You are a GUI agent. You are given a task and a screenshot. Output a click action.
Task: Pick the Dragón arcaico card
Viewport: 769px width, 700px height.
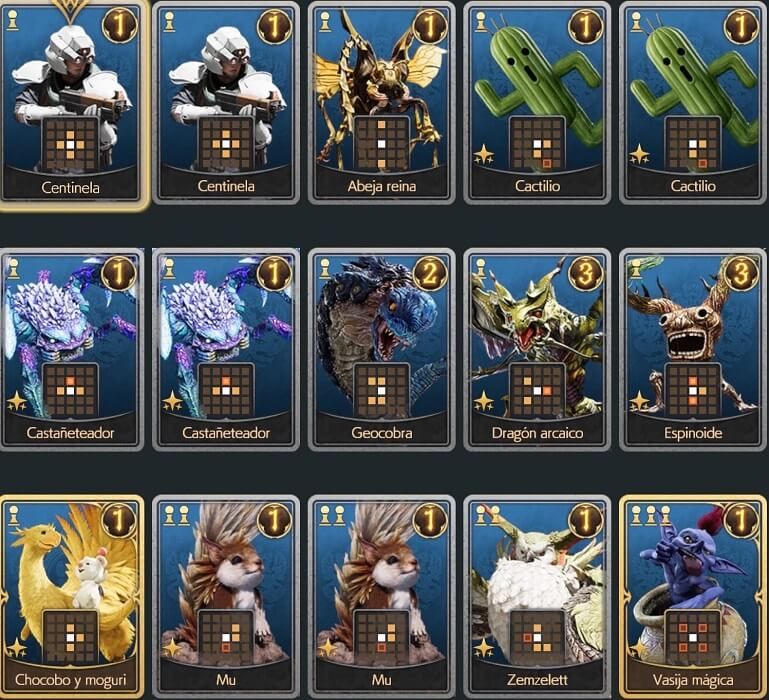537,348
